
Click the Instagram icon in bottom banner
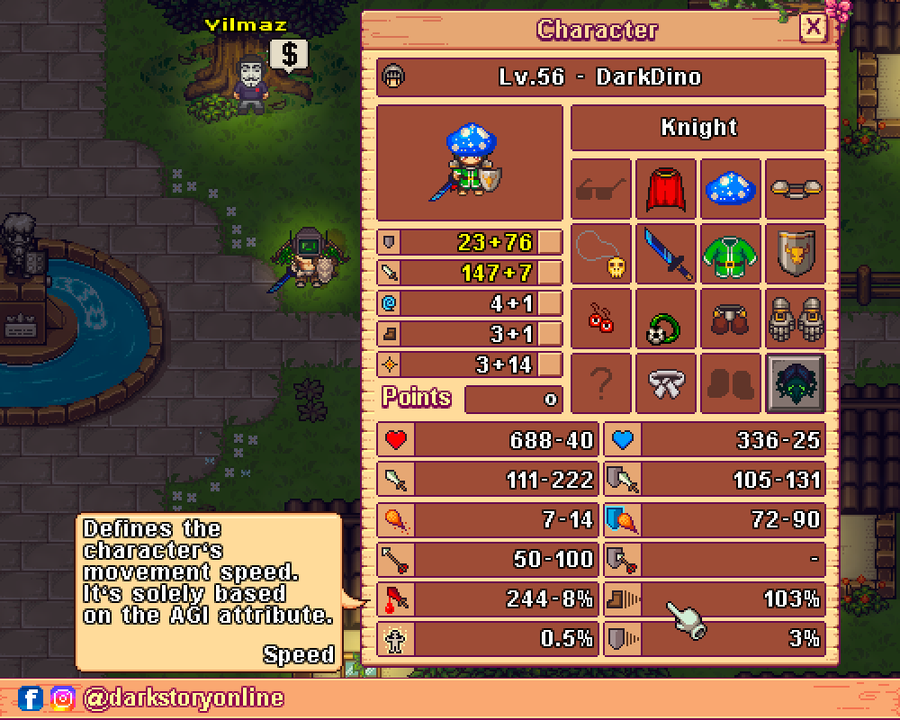(63, 698)
